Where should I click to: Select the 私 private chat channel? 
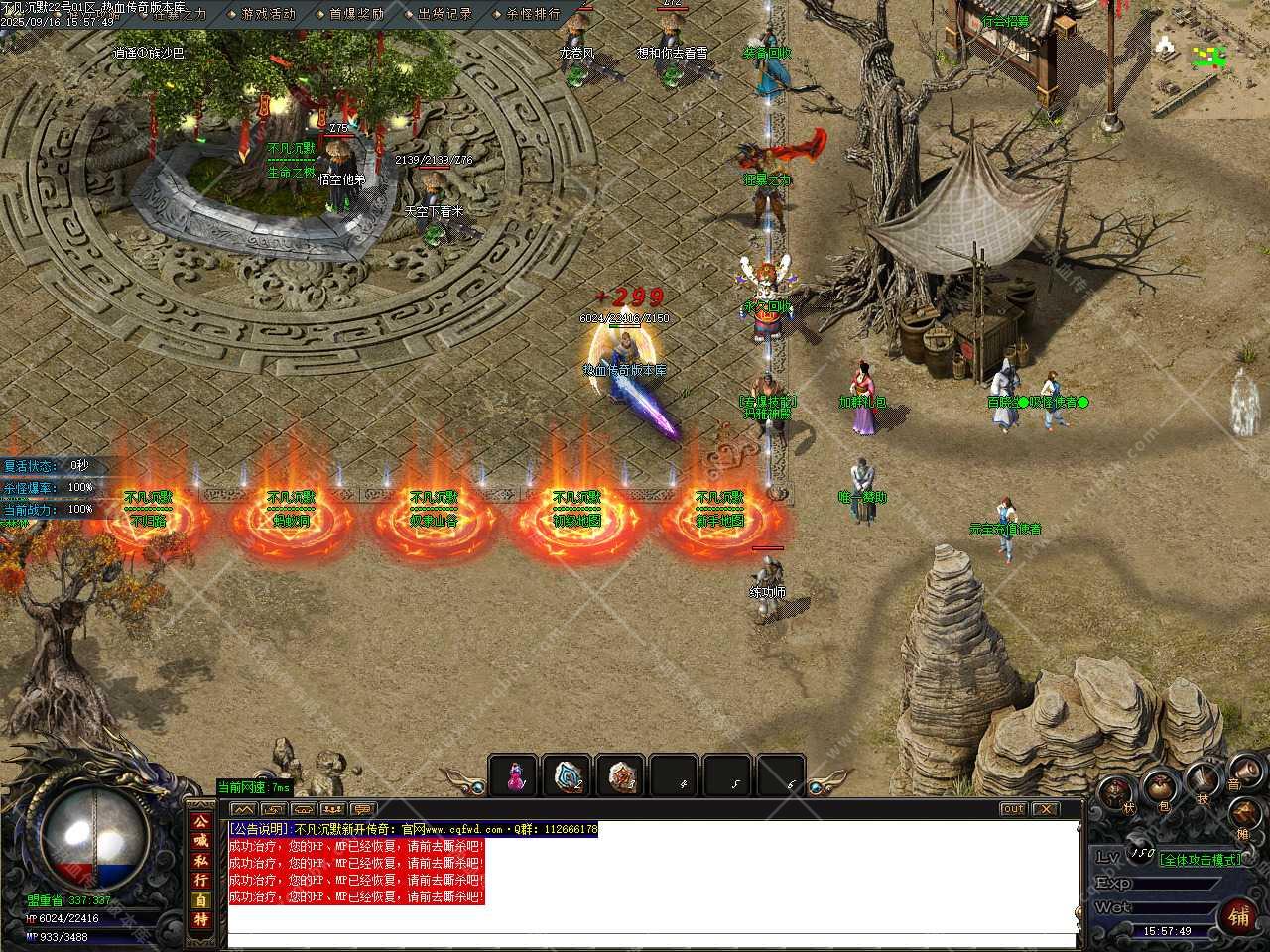[201, 861]
